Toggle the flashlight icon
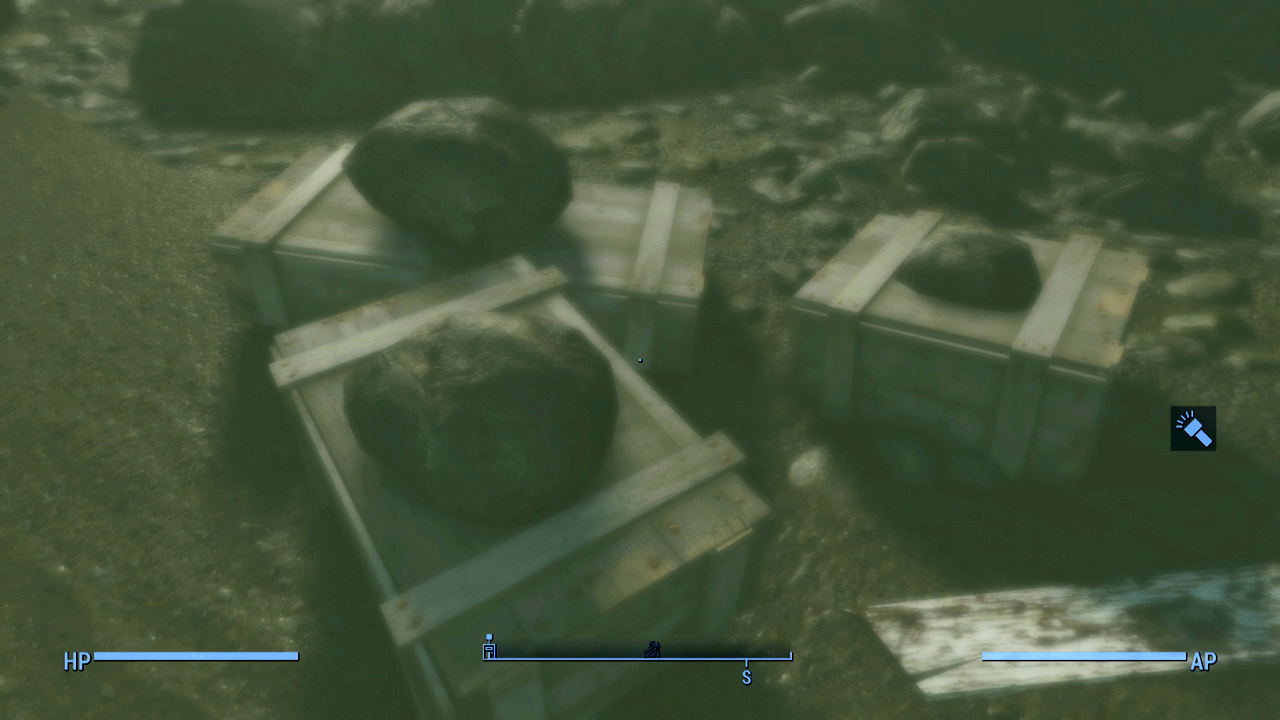This screenshot has width=1280, height=720. coord(1193,428)
